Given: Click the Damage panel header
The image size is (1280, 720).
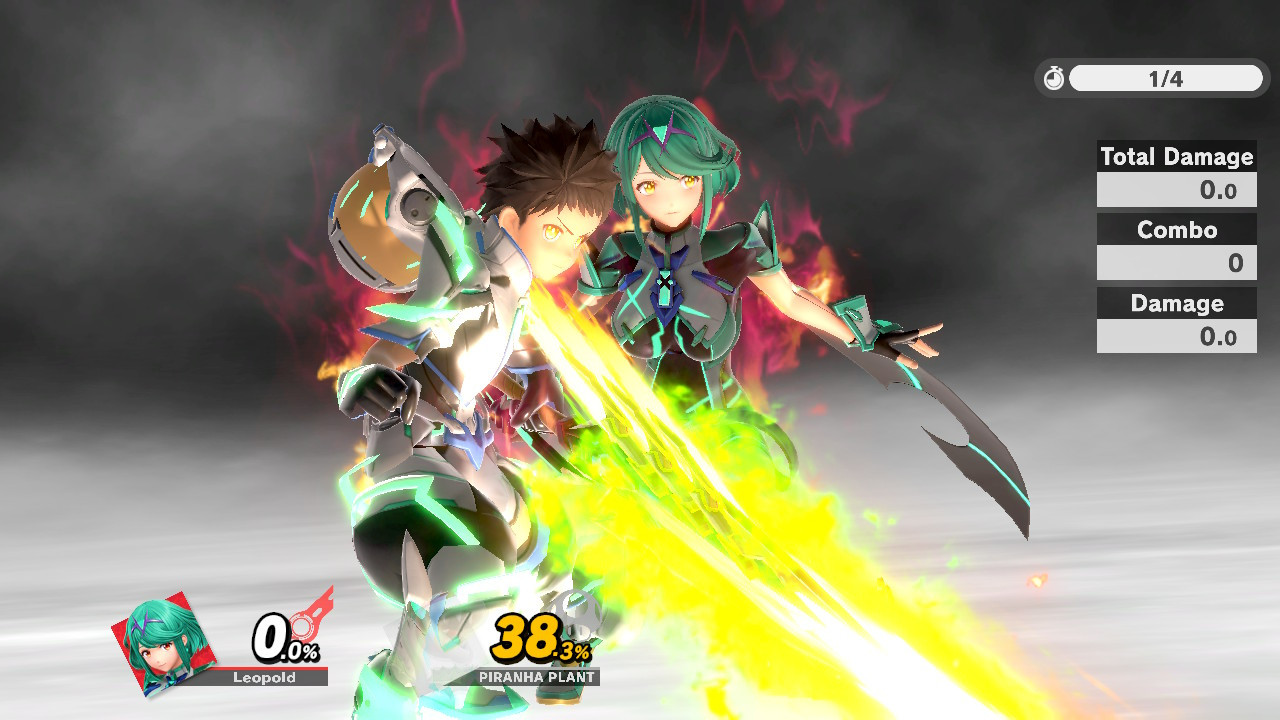Looking at the screenshot, I should (1176, 303).
